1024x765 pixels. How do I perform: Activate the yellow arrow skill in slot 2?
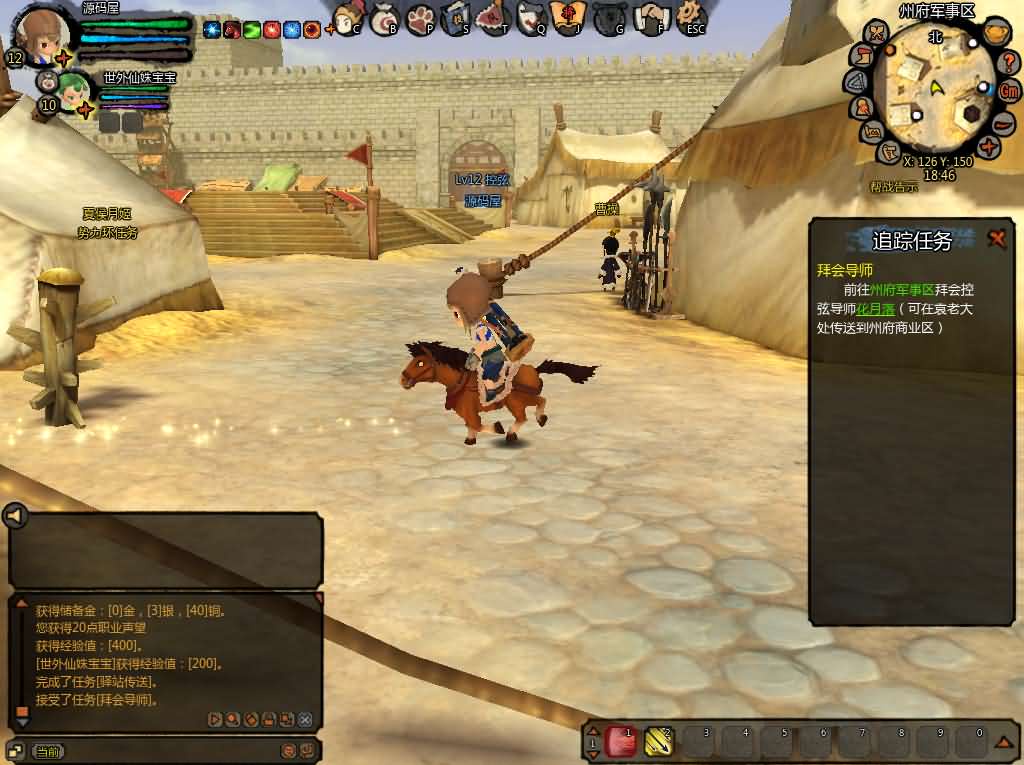tap(659, 742)
